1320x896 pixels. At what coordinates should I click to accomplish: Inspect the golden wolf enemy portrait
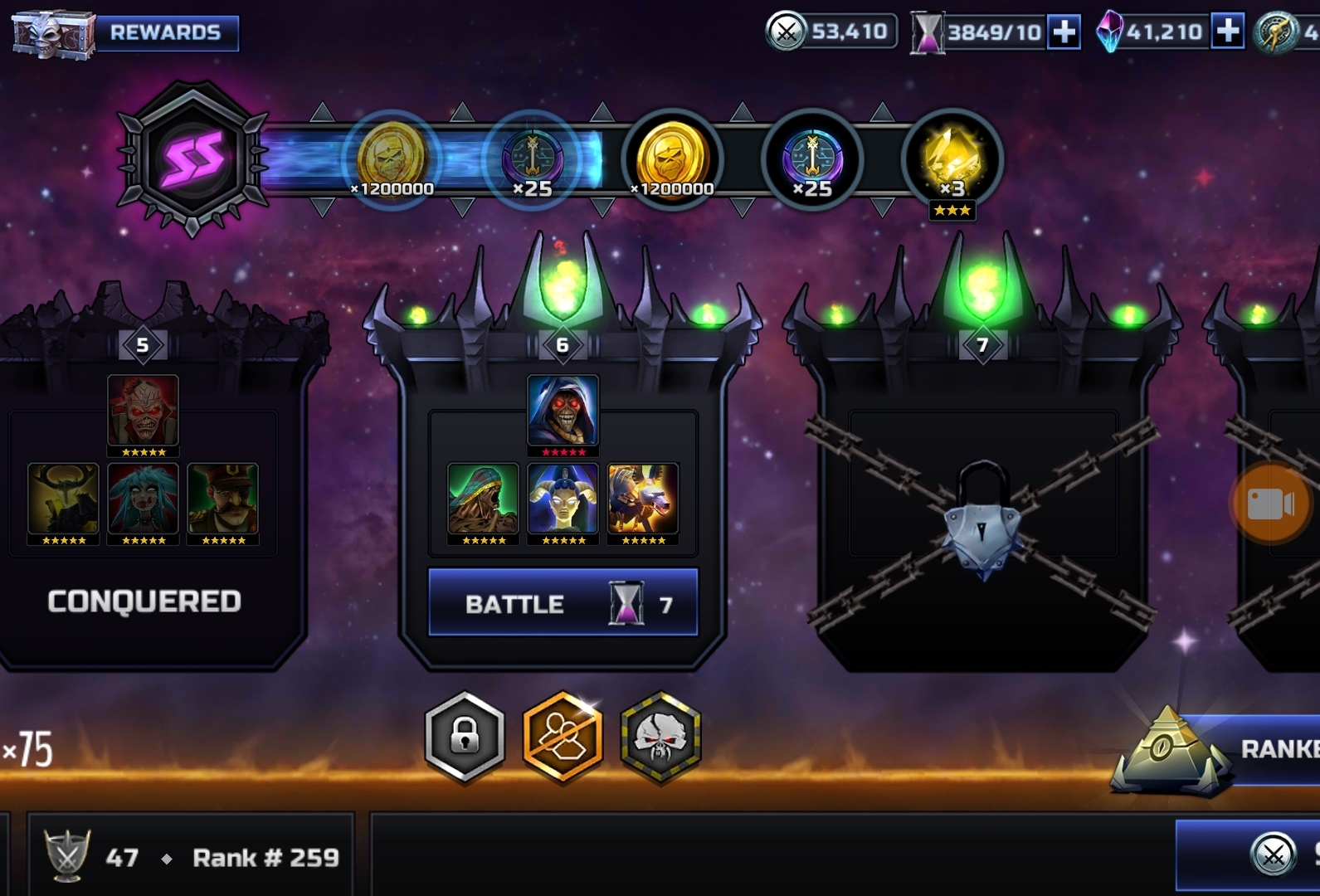(x=643, y=499)
